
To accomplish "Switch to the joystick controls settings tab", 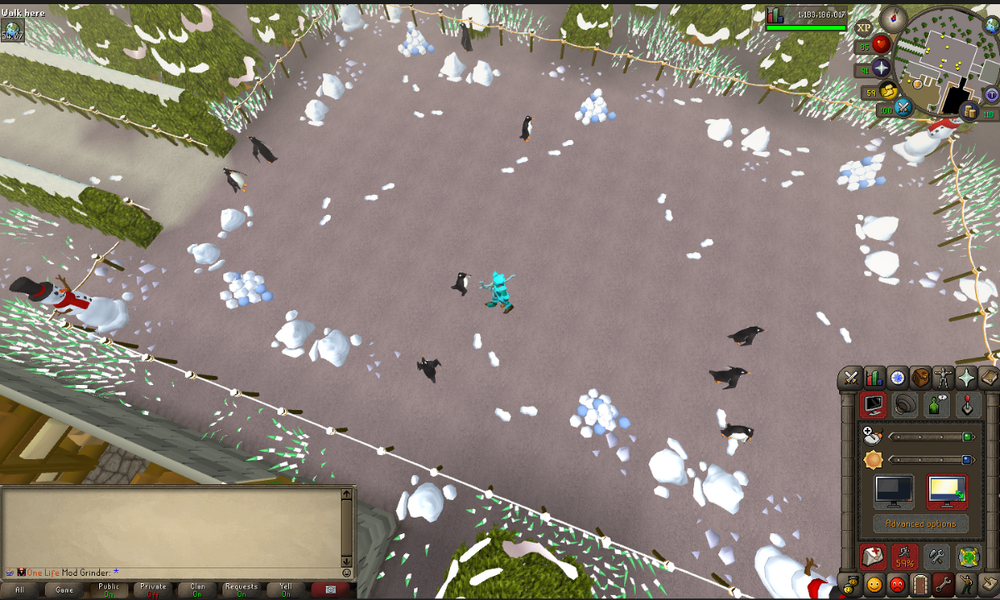I will (968, 406).
